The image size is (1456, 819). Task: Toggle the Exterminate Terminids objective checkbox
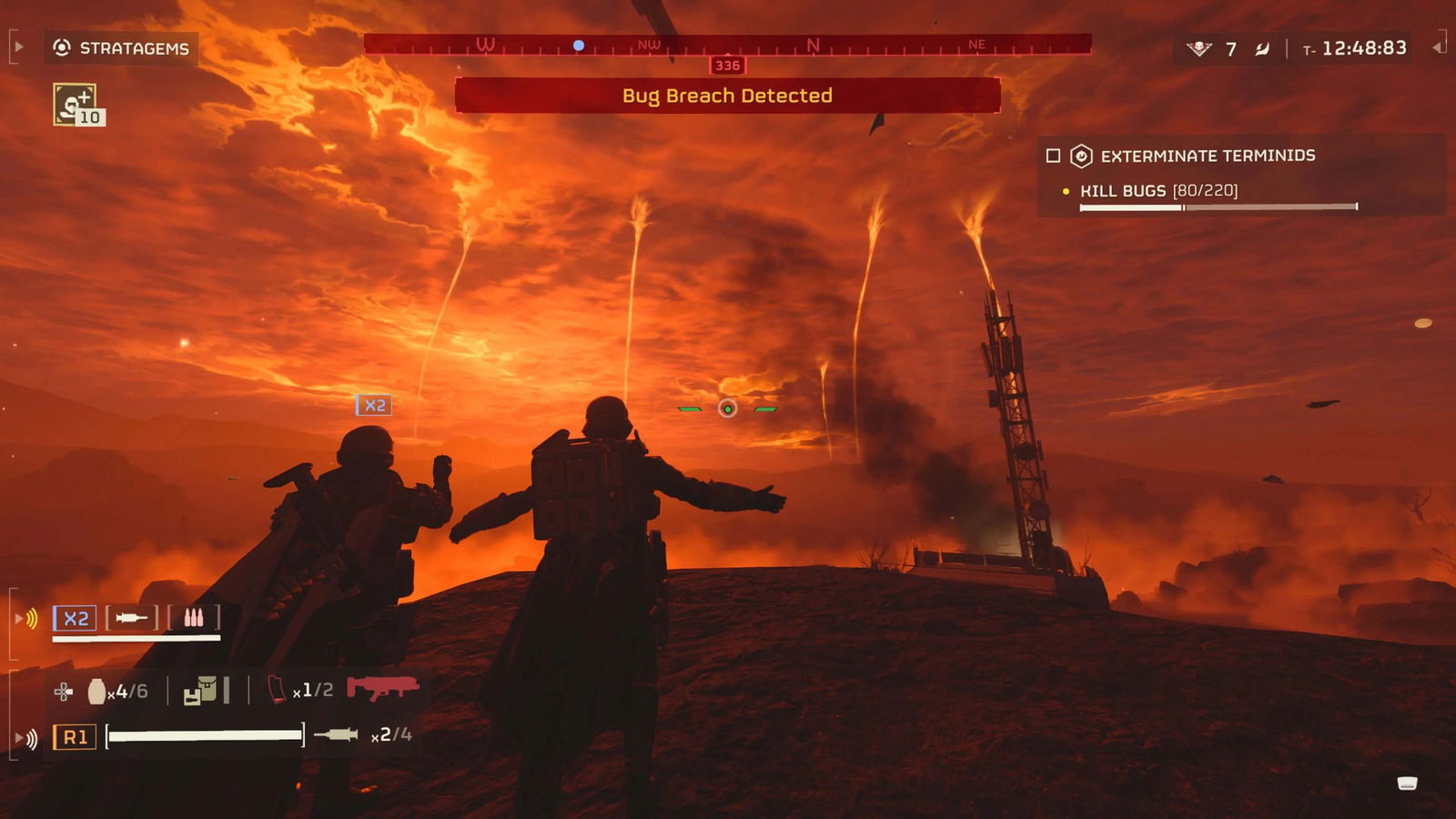[1053, 156]
